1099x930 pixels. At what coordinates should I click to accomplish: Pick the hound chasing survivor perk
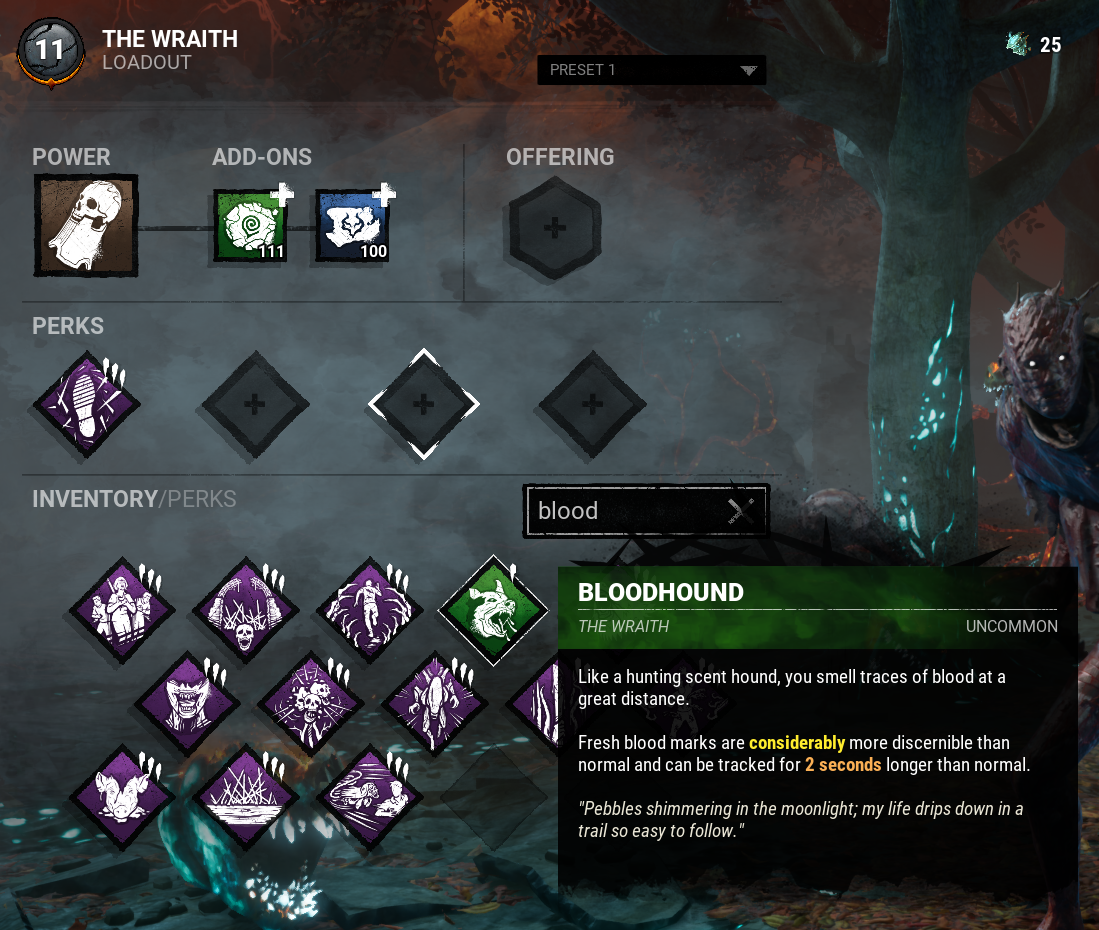(369, 798)
